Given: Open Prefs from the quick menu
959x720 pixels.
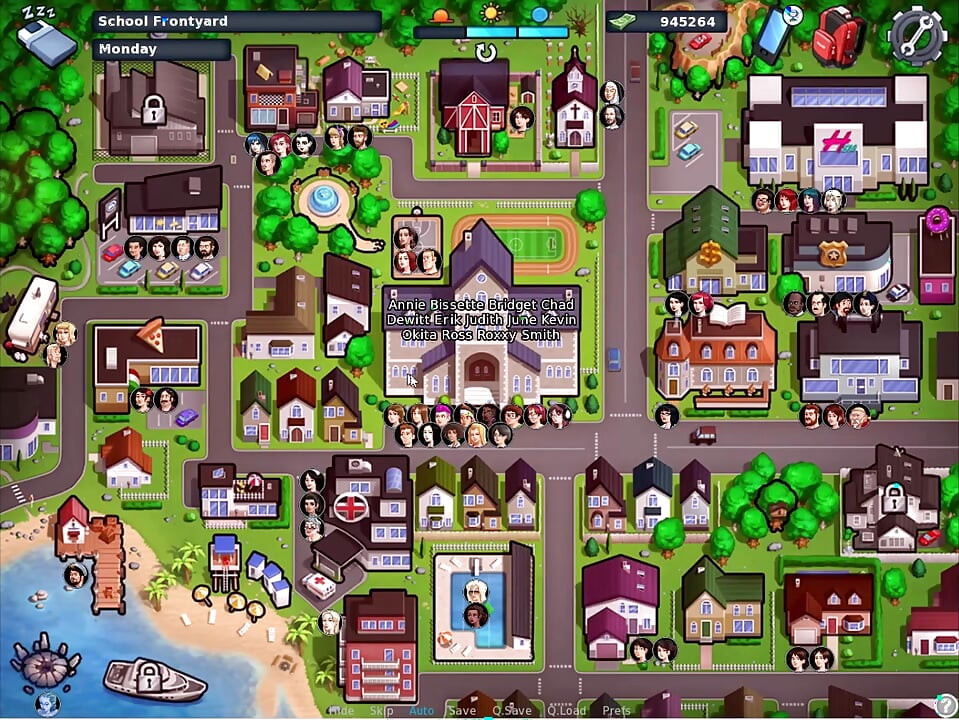Looking at the screenshot, I should tap(616, 711).
